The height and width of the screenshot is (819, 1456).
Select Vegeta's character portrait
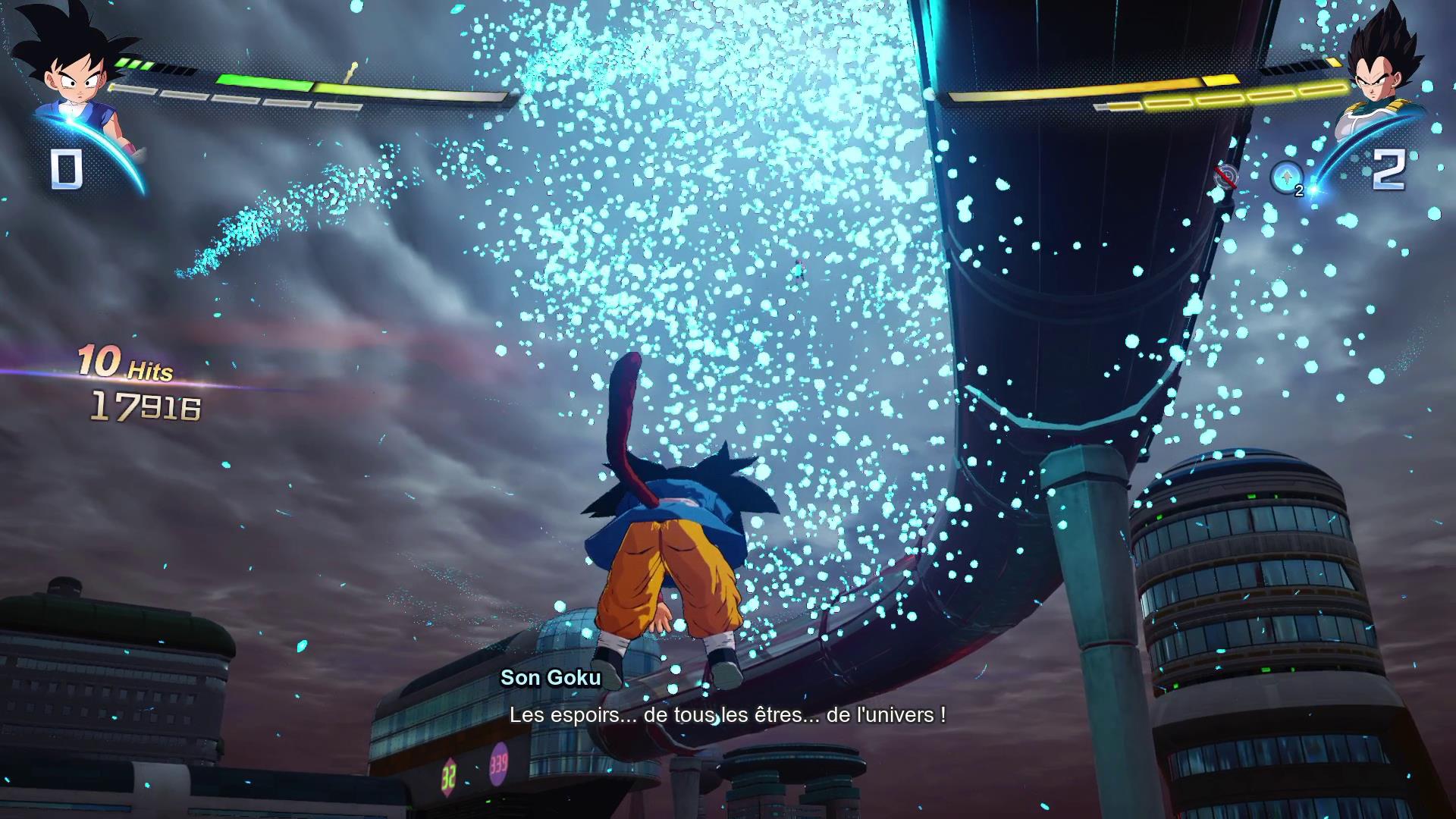[1388, 68]
